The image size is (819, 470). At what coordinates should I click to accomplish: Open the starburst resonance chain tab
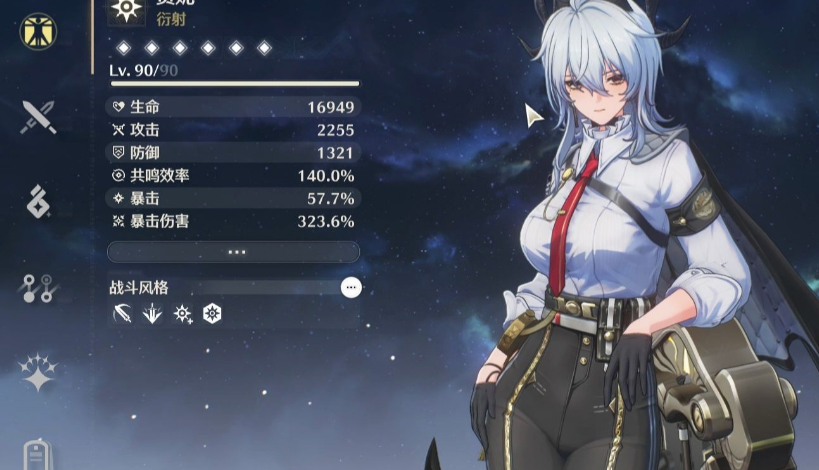[39, 373]
